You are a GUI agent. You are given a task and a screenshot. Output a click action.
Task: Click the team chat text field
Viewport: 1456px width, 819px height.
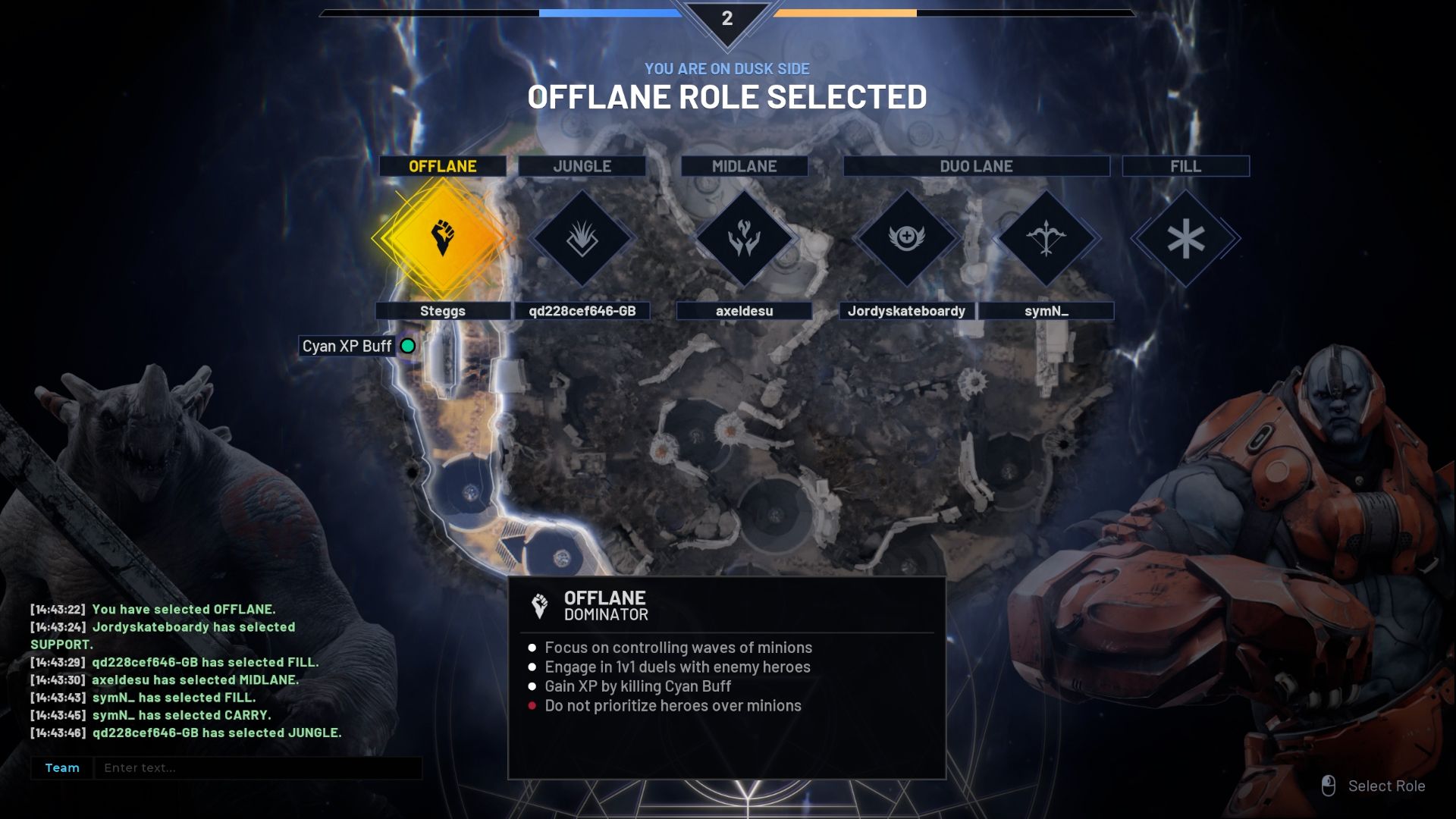pyautogui.click(x=258, y=767)
